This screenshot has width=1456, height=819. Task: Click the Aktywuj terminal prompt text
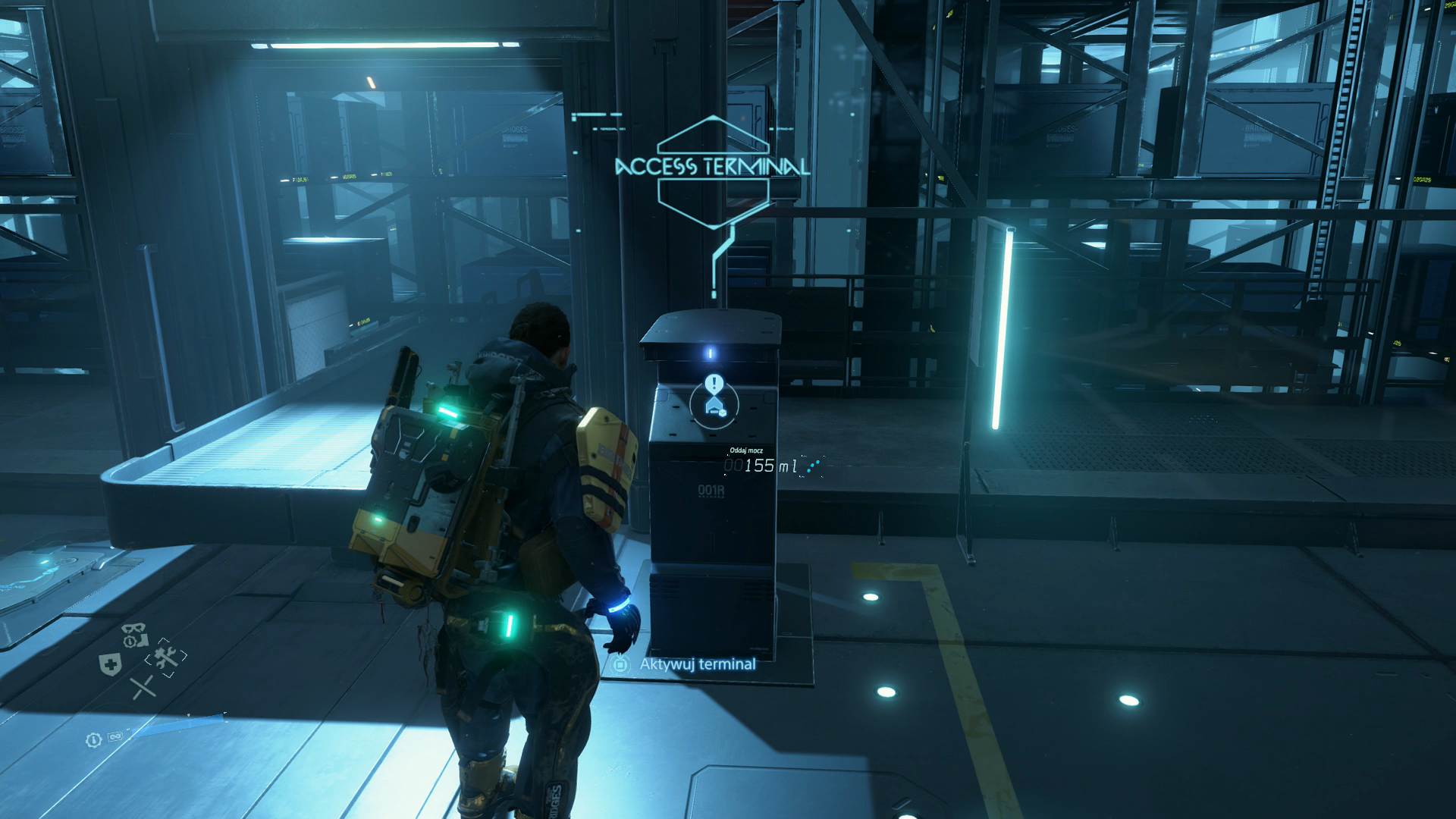698,664
